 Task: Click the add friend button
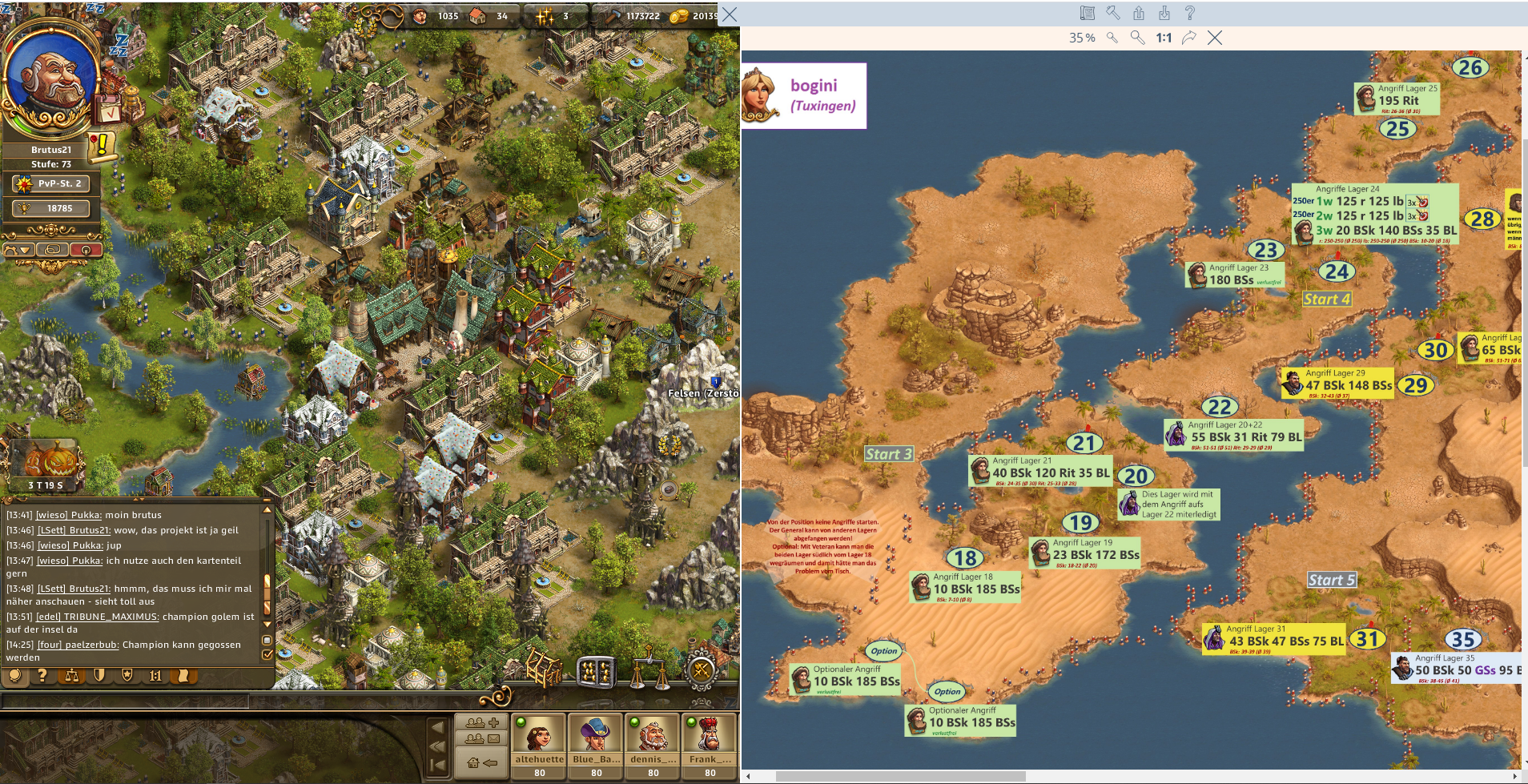(x=482, y=722)
